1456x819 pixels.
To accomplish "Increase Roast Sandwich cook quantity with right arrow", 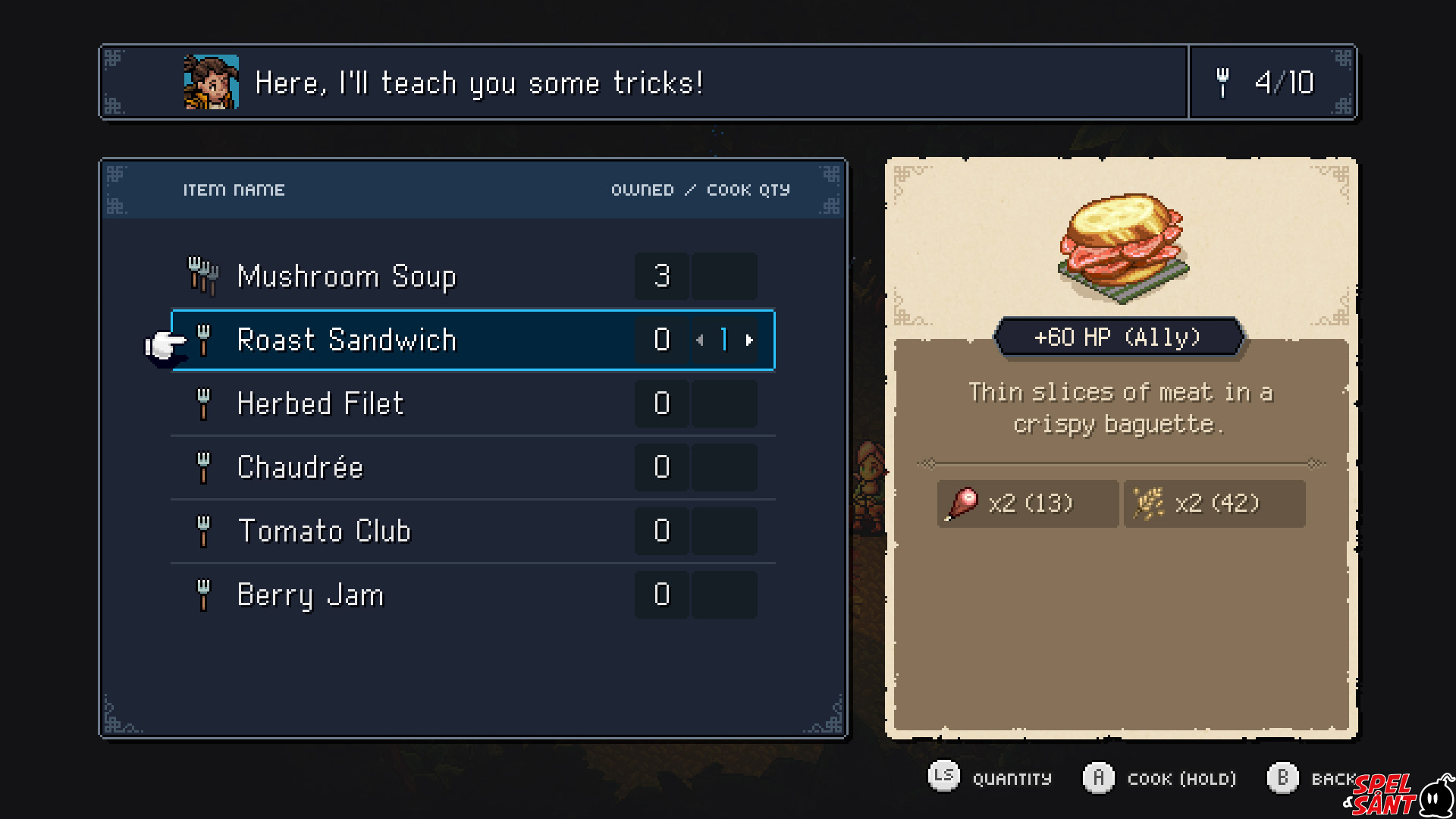I will coord(749,340).
